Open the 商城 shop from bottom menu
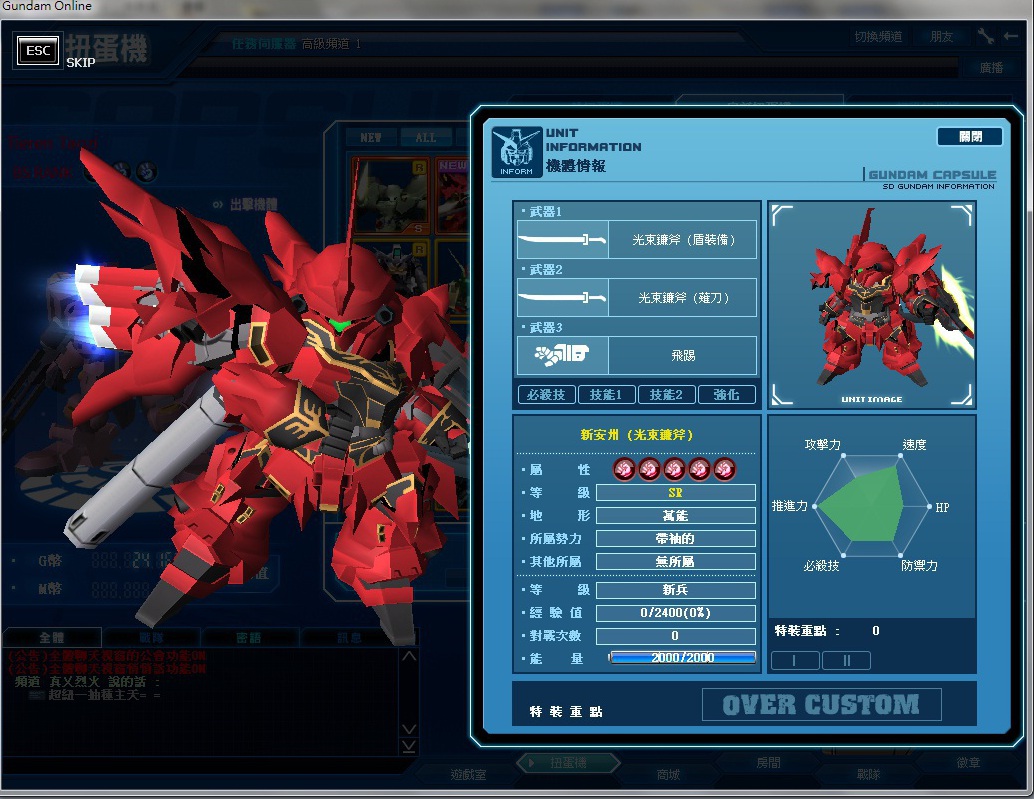Image resolution: width=1034 pixels, height=799 pixels. (x=667, y=775)
